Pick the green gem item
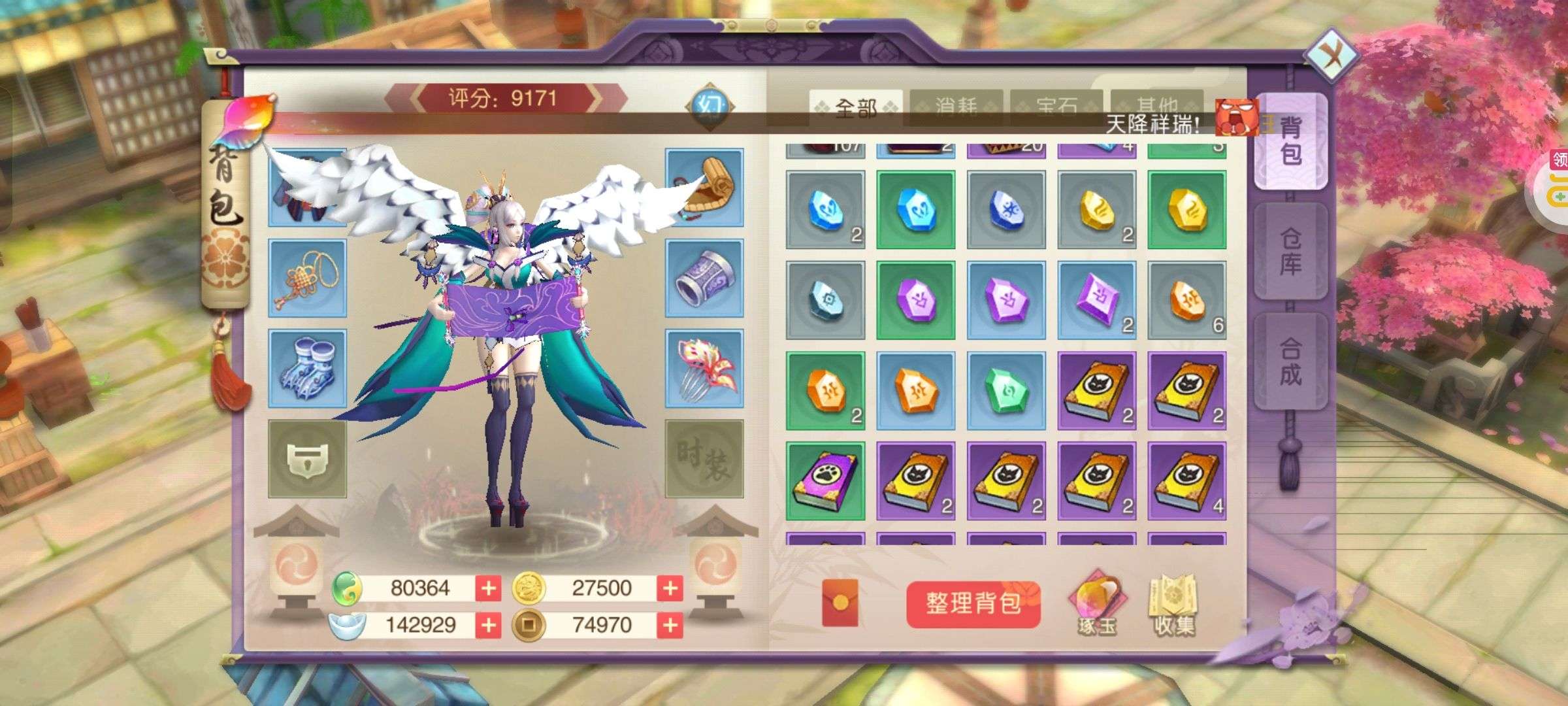 click(x=1006, y=391)
